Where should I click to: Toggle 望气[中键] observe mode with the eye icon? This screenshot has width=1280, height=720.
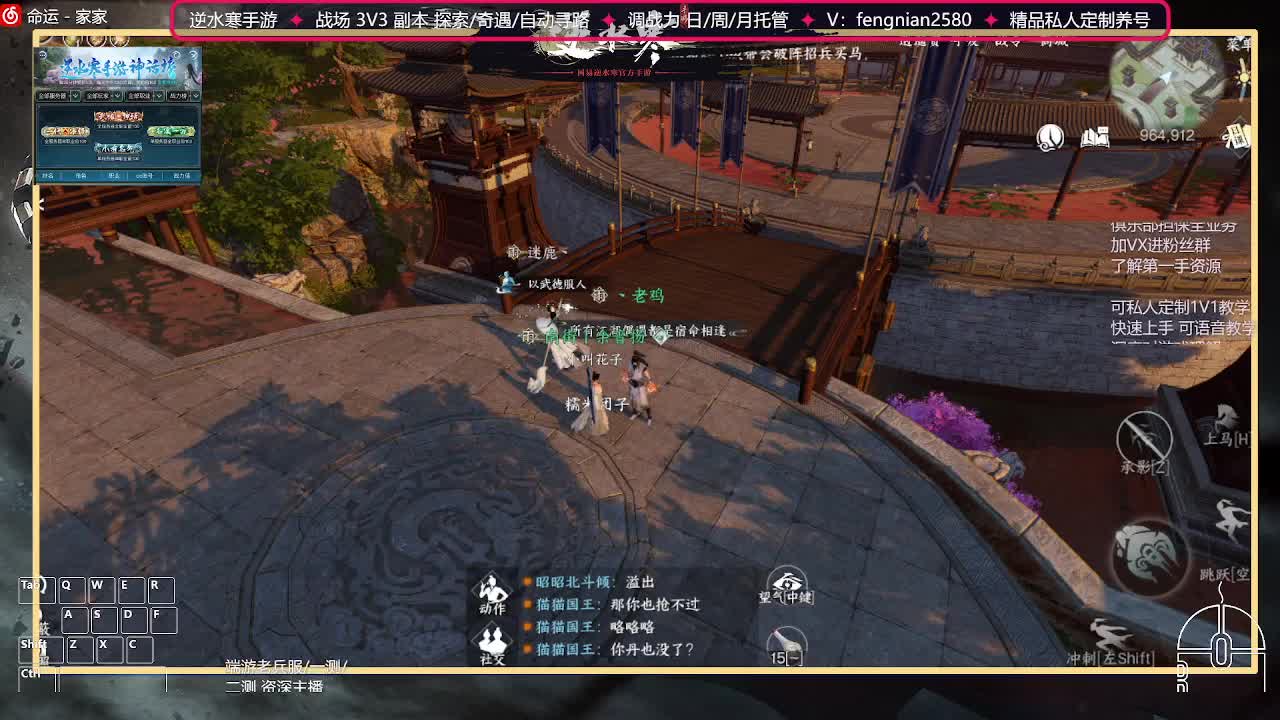click(789, 580)
